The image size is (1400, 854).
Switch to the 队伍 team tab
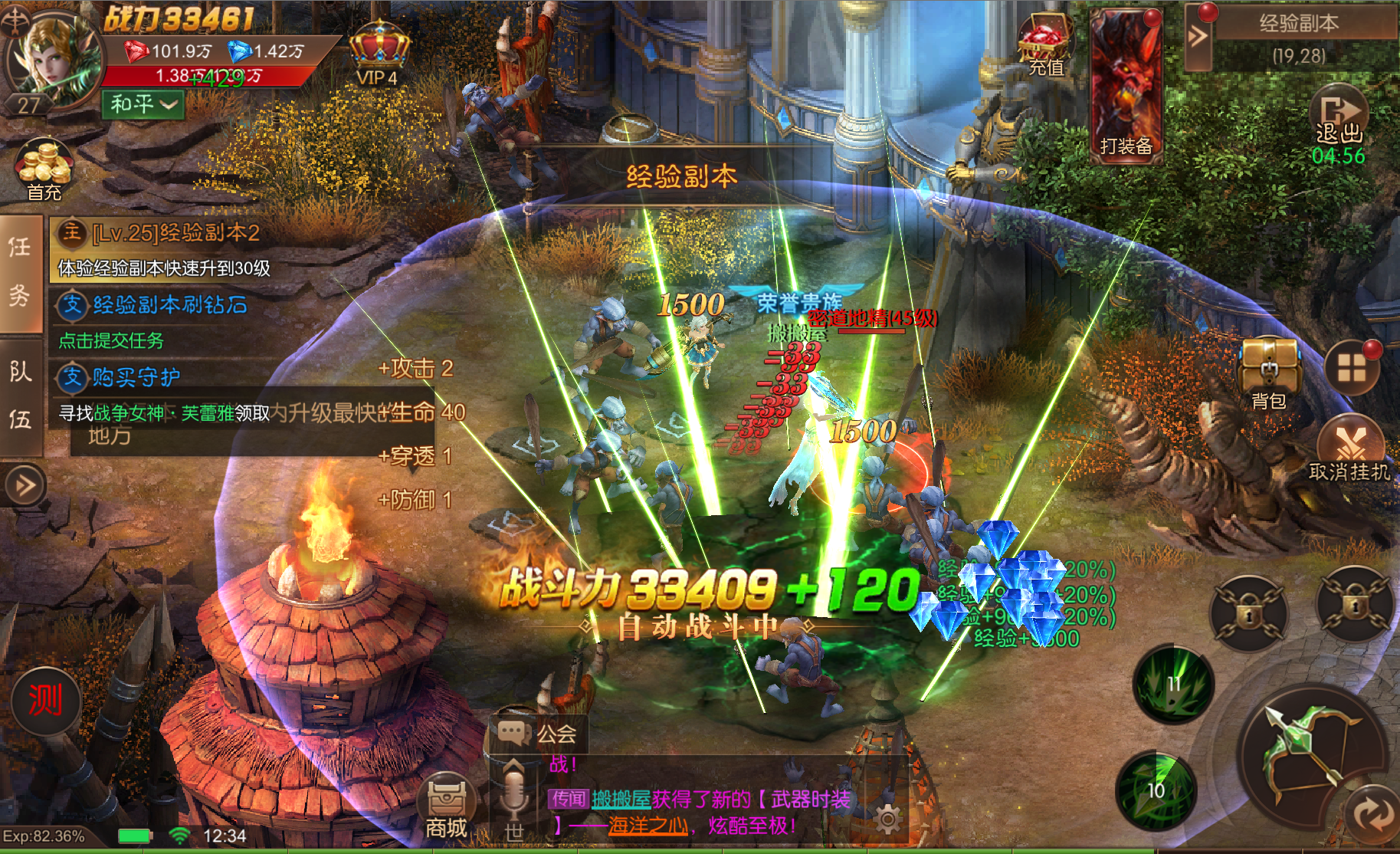tap(20, 396)
